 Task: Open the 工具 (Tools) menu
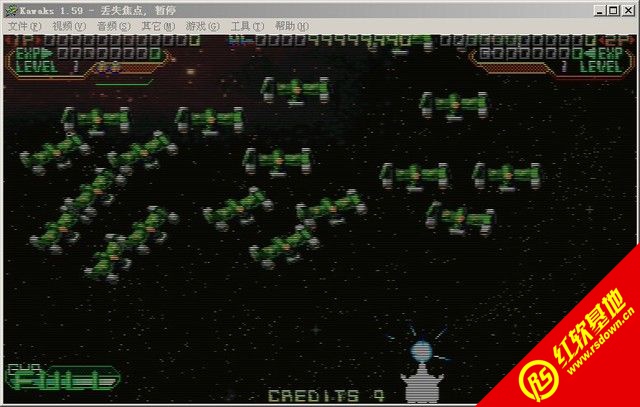[x=246, y=26]
